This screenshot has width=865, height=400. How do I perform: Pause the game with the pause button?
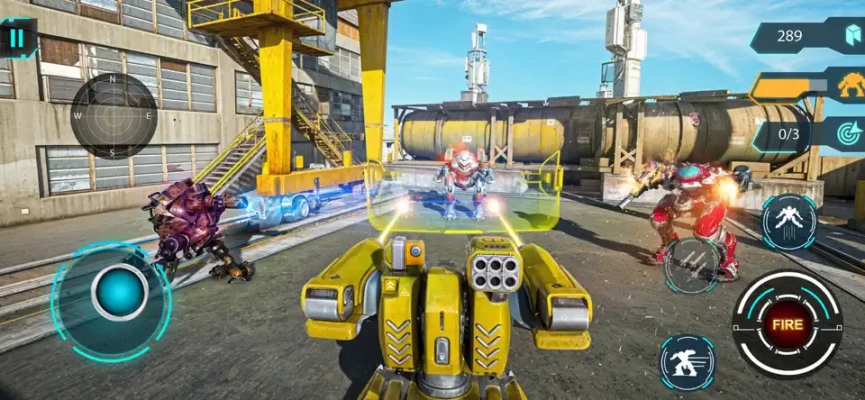coord(17,38)
